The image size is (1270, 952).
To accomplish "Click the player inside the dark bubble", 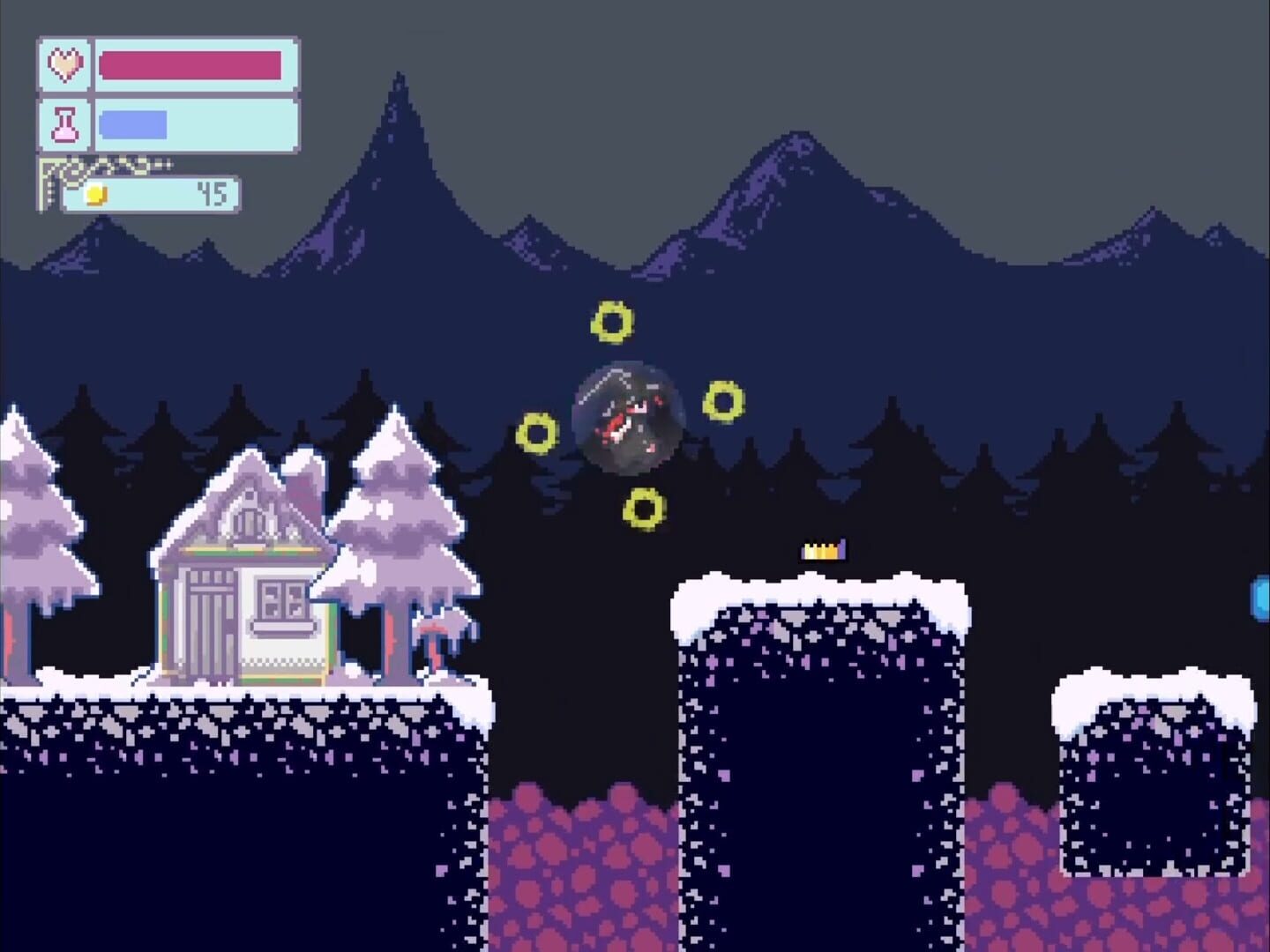I will click(626, 419).
